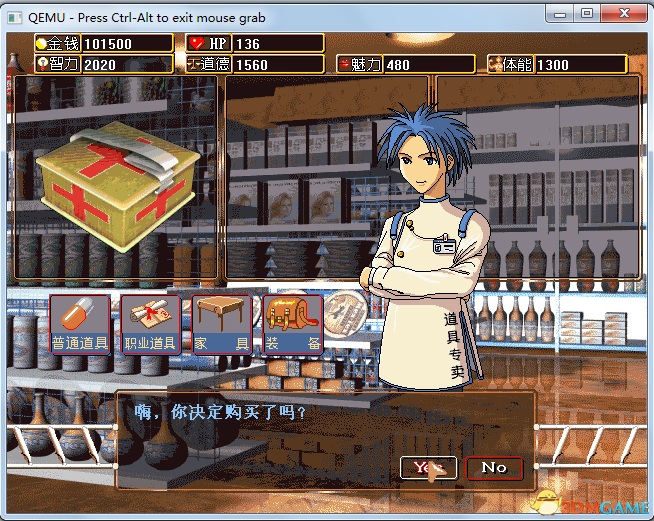Minimize the QEMU window

point(559,13)
